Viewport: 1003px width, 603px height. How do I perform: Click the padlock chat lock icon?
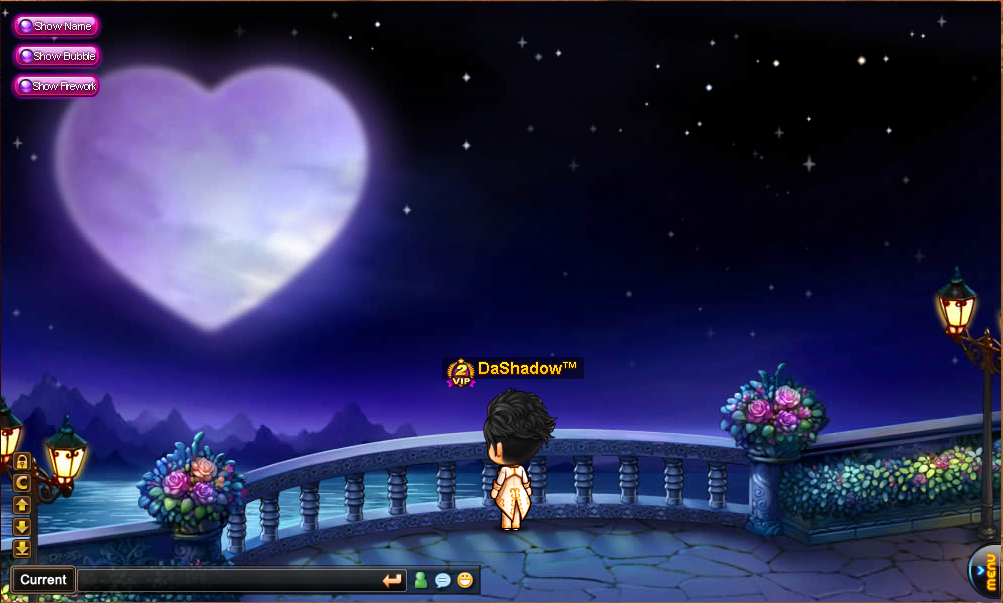21,462
